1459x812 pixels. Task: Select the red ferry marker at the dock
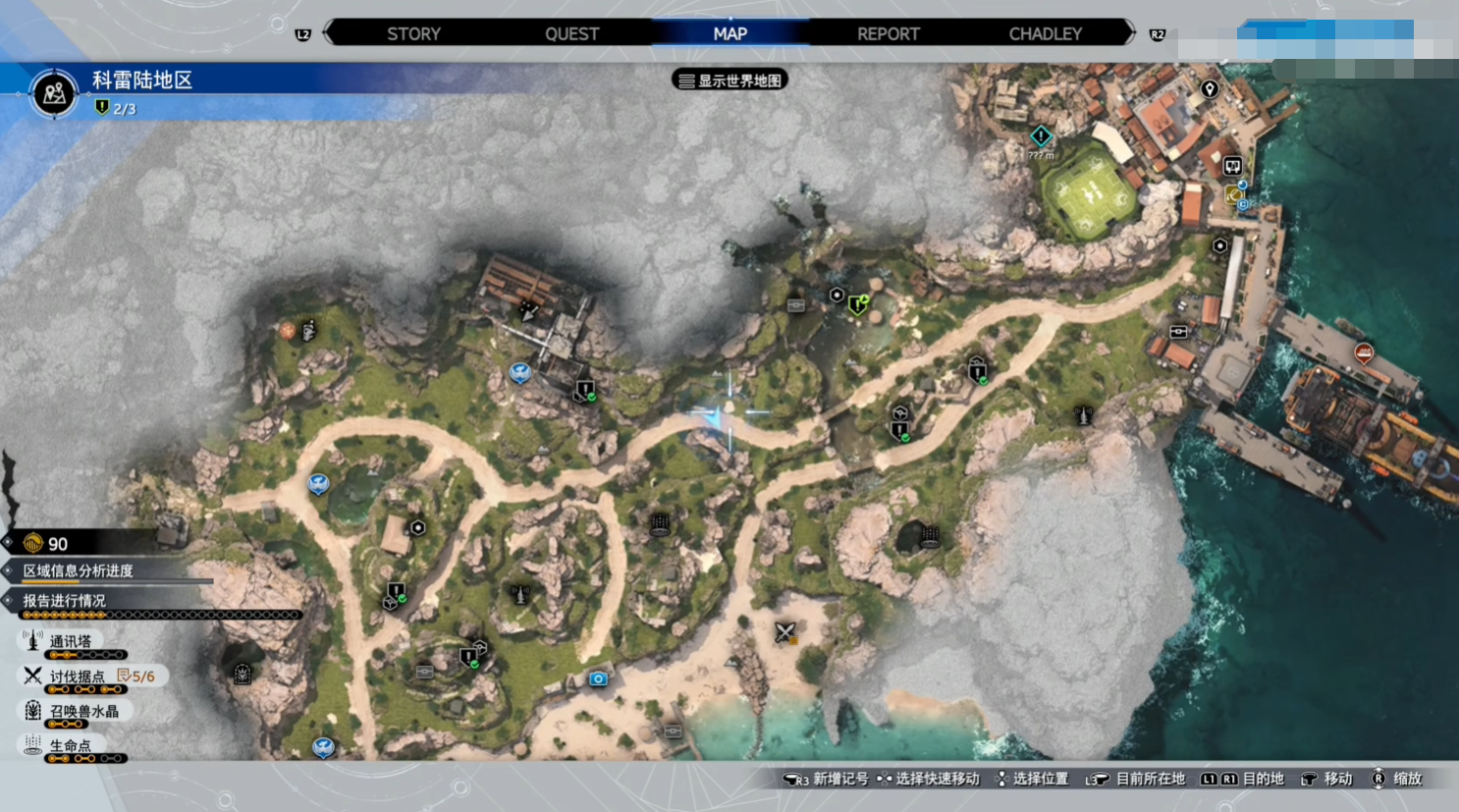pyautogui.click(x=1363, y=353)
